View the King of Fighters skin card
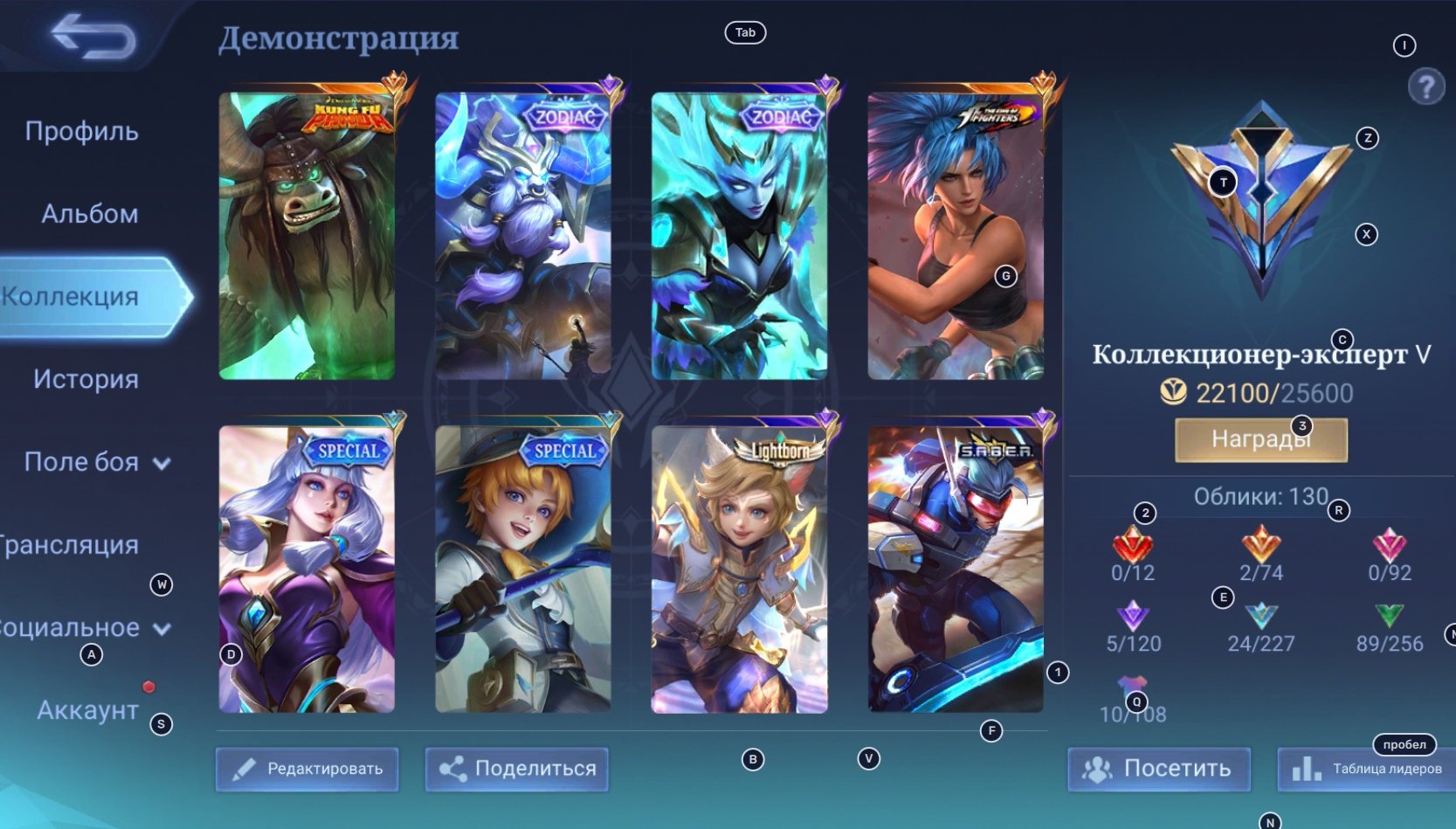 tap(955, 236)
